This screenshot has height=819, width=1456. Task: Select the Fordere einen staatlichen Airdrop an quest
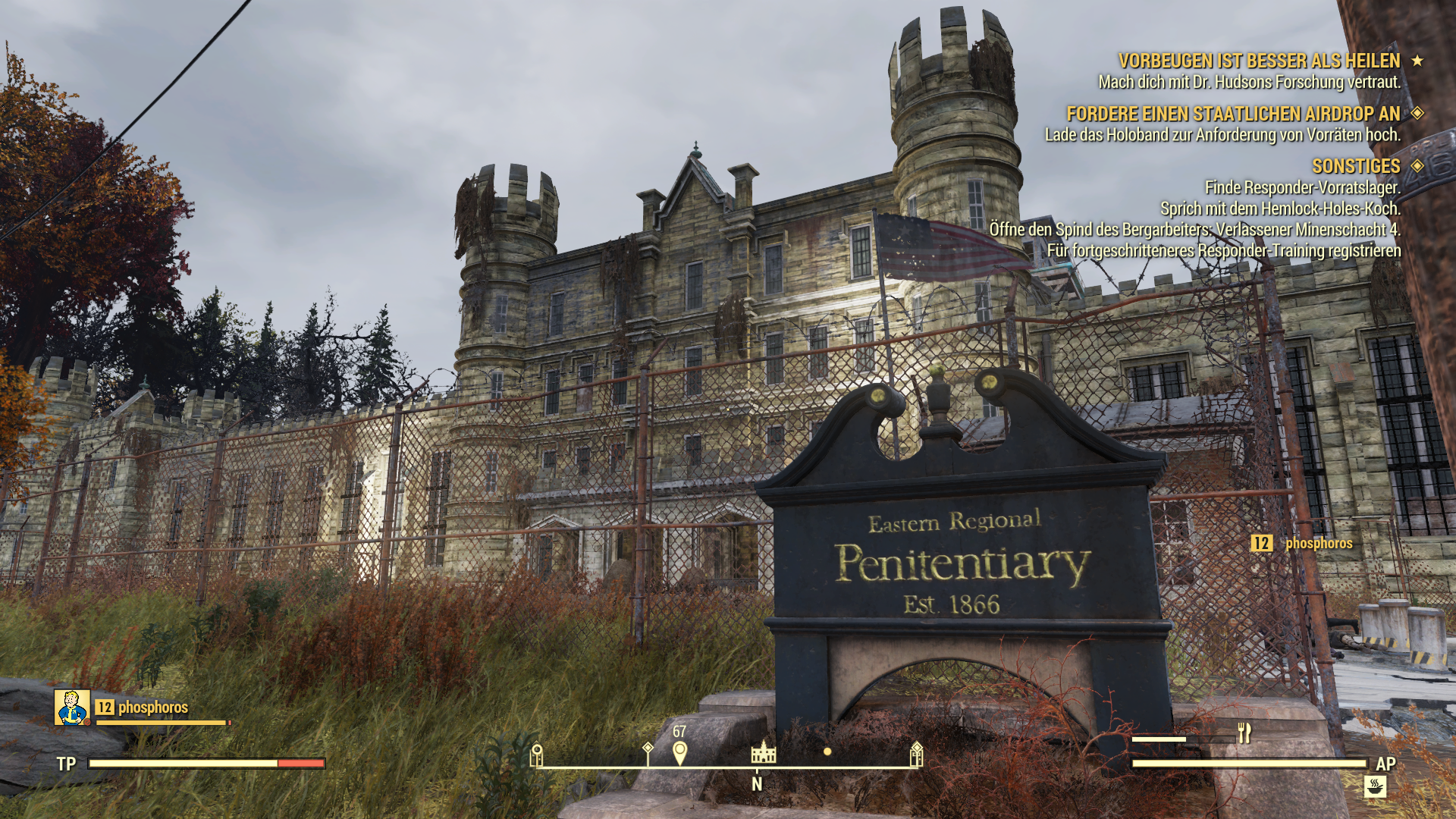(x=1233, y=114)
